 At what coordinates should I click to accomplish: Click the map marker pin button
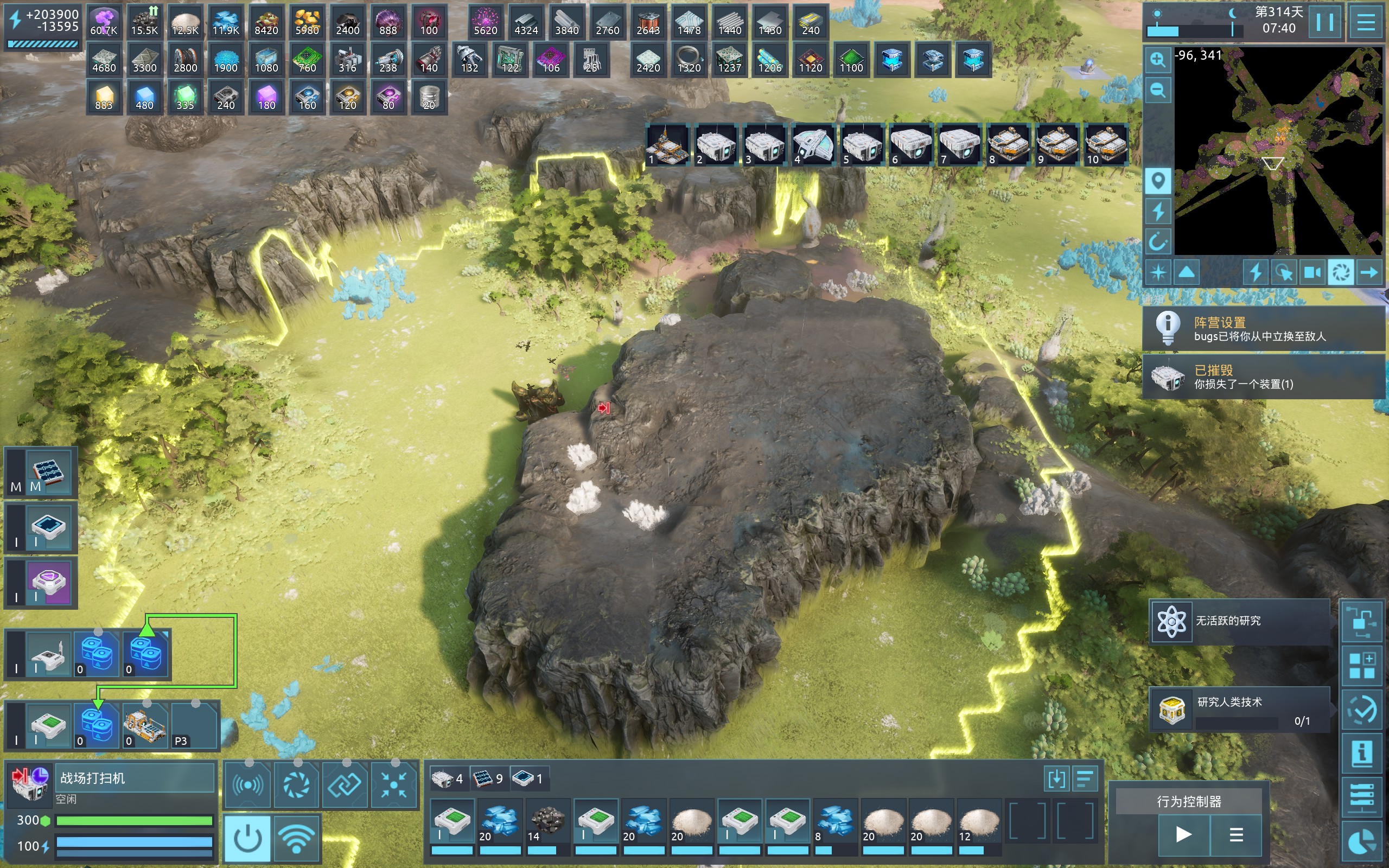click(x=1158, y=181)
